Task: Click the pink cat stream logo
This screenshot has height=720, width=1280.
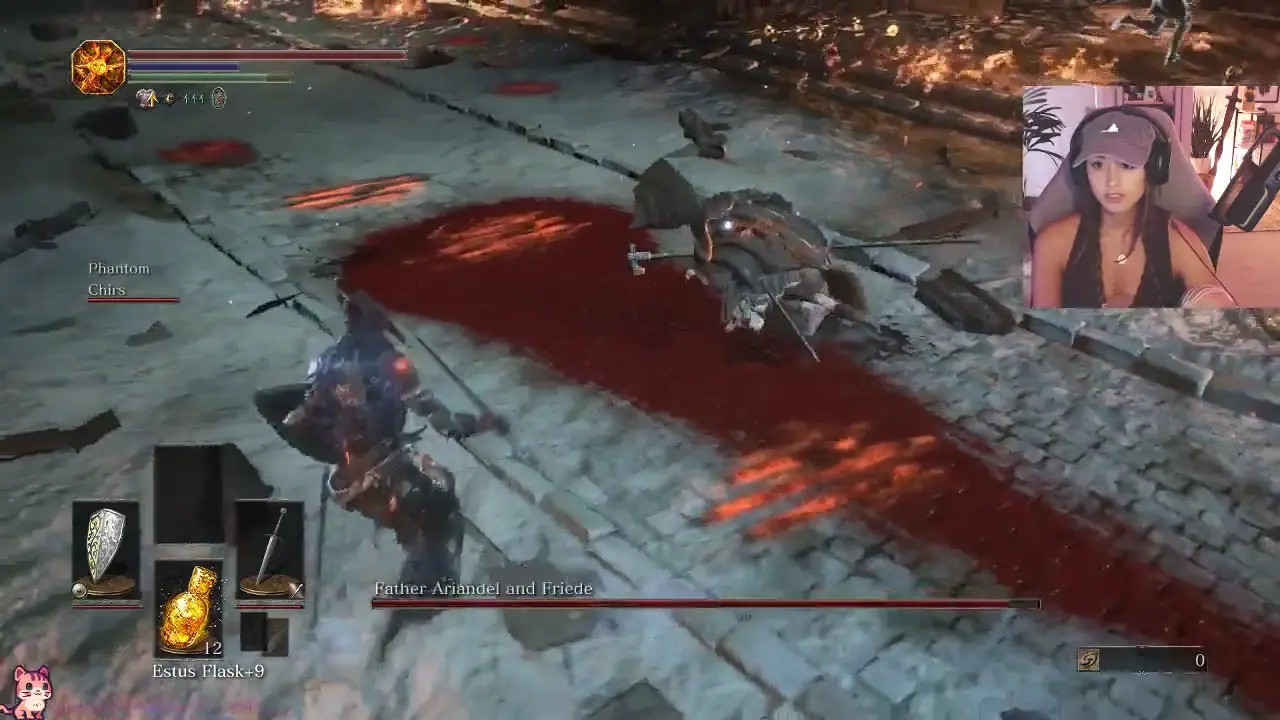Action: 31,691
